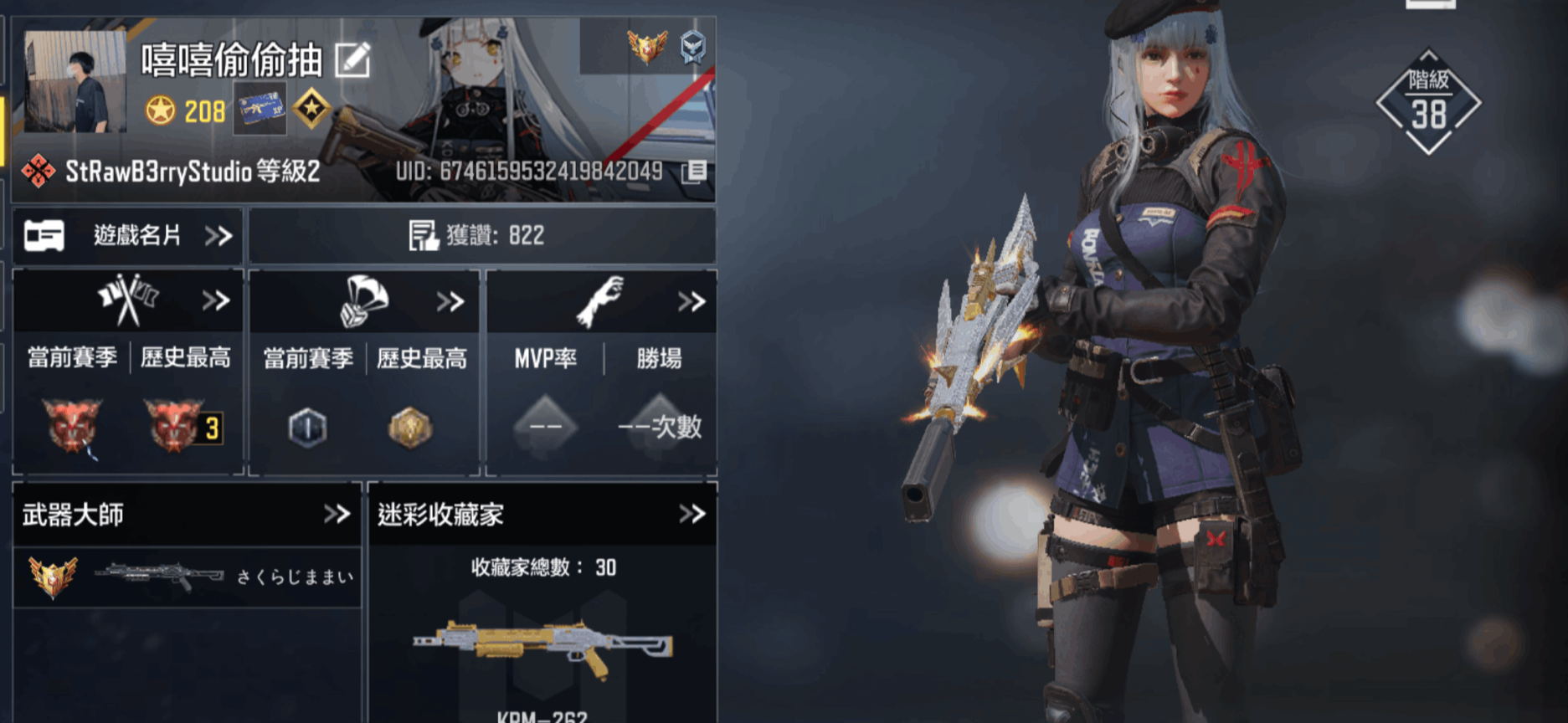Copy the UID with the clipboard icon
Image resolution: width=1568 pixels, height=723 pixels.
694,172
